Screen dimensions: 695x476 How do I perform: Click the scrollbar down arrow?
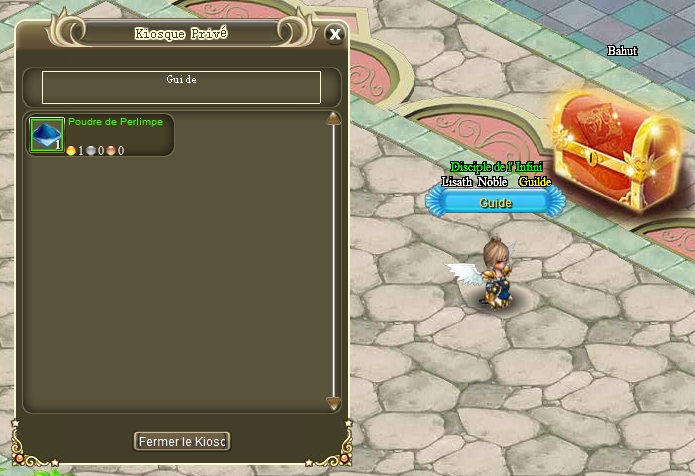tap(334, 403)
